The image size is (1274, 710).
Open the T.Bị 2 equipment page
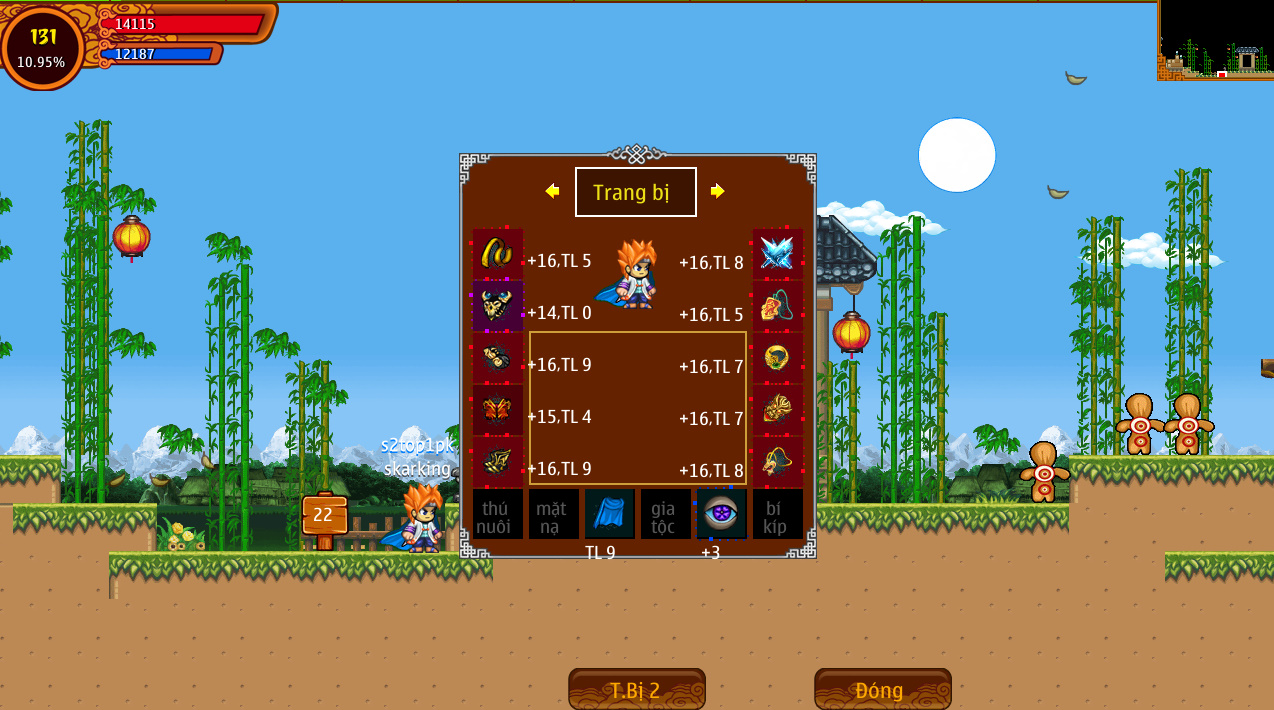(x=636, y=689)
